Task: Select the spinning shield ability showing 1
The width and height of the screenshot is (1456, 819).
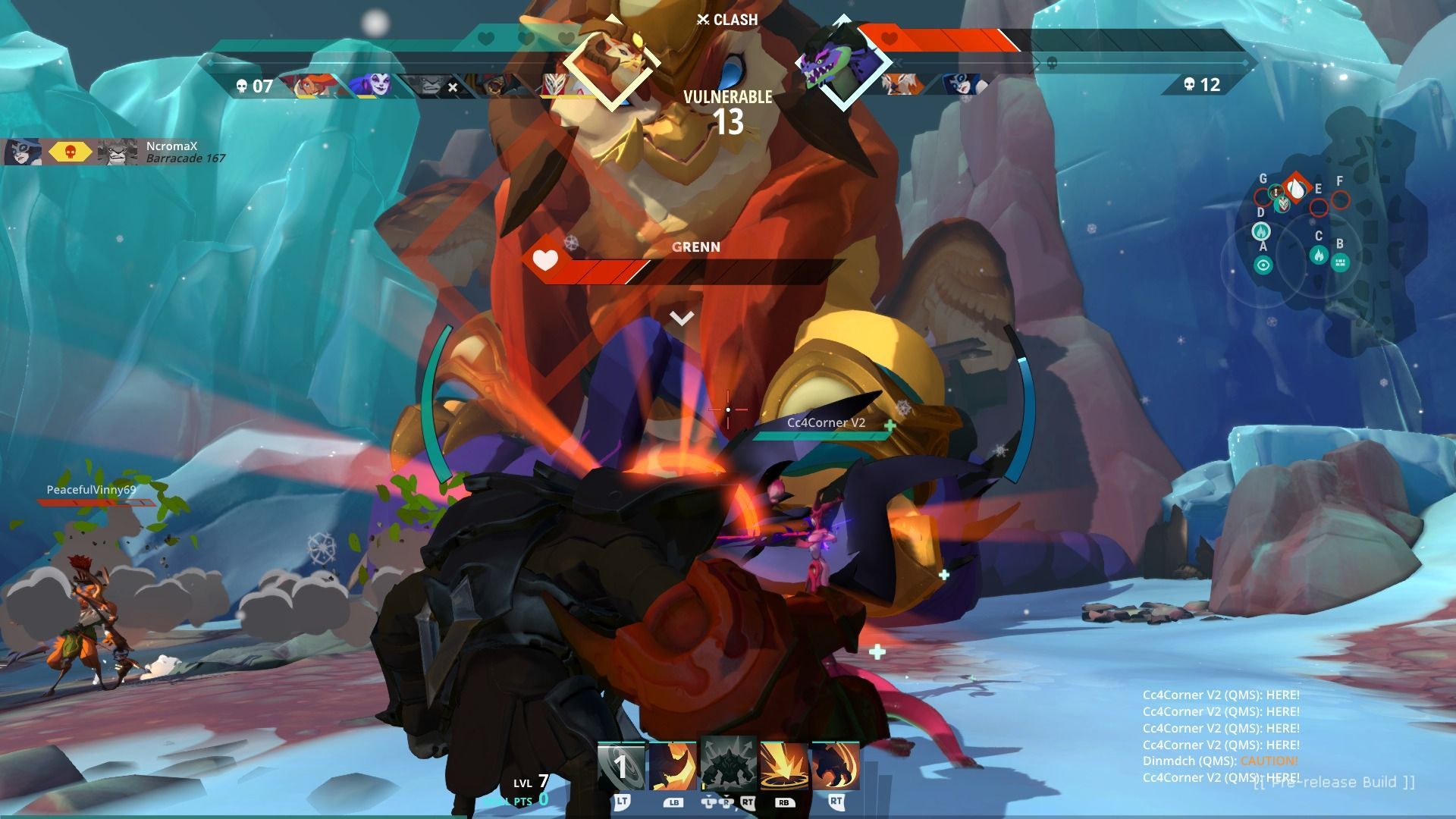Action: [x=621, y=766]
